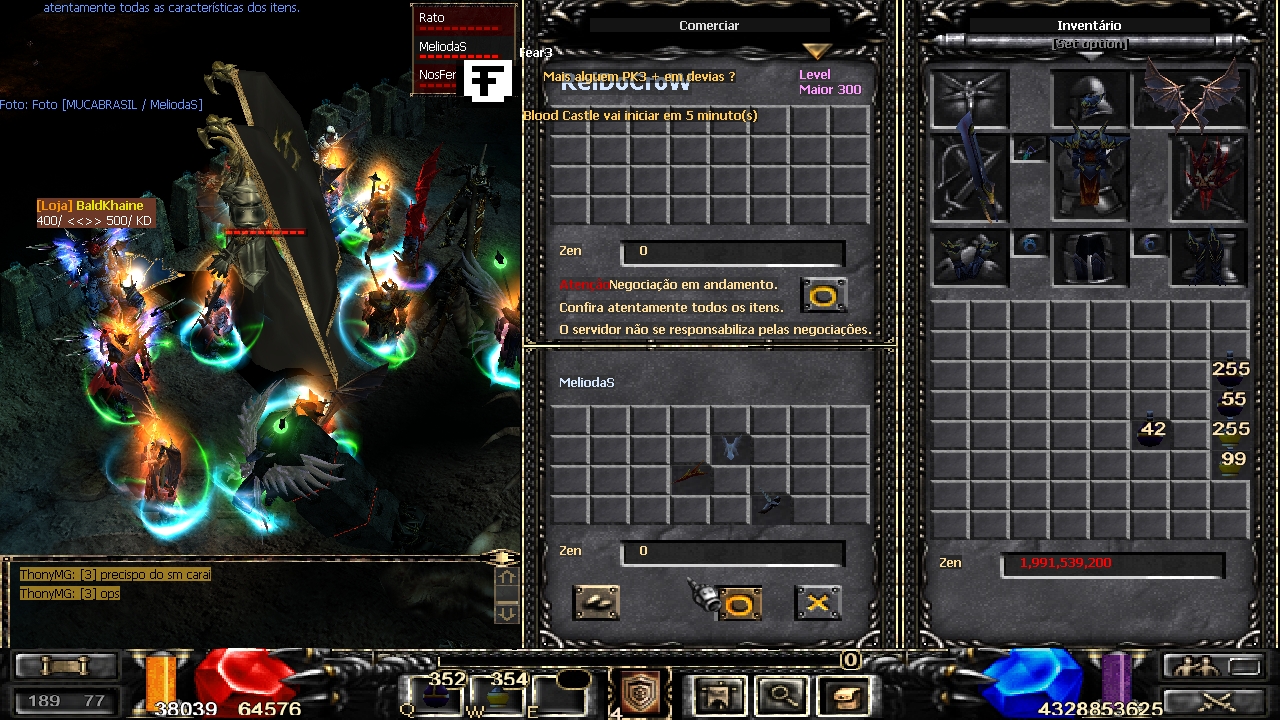Click the equipped pants slot
The width and height of the screenshot is (1280, 720).
1090,257
